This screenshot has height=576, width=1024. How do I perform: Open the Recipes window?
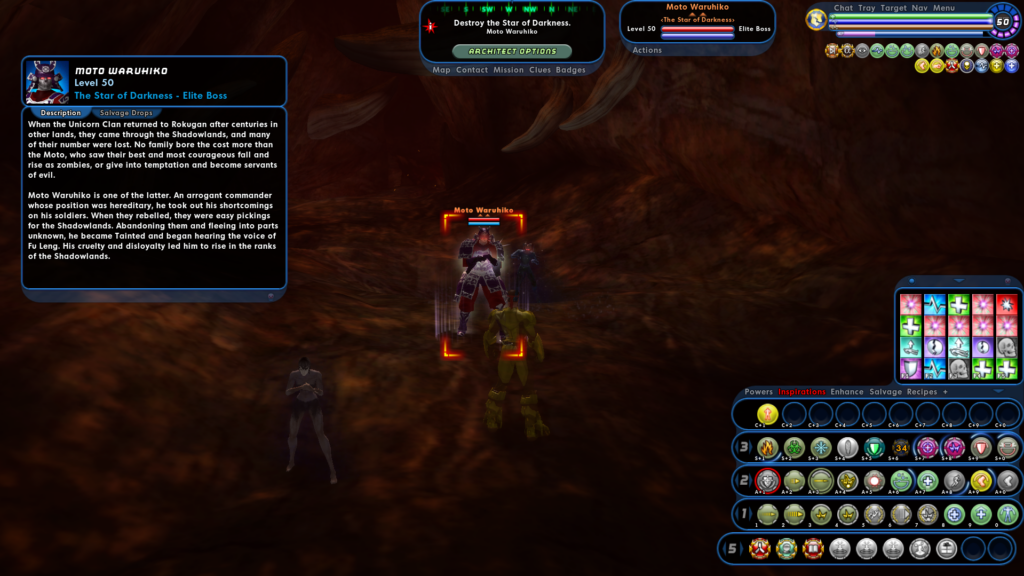tap(922, 392)
